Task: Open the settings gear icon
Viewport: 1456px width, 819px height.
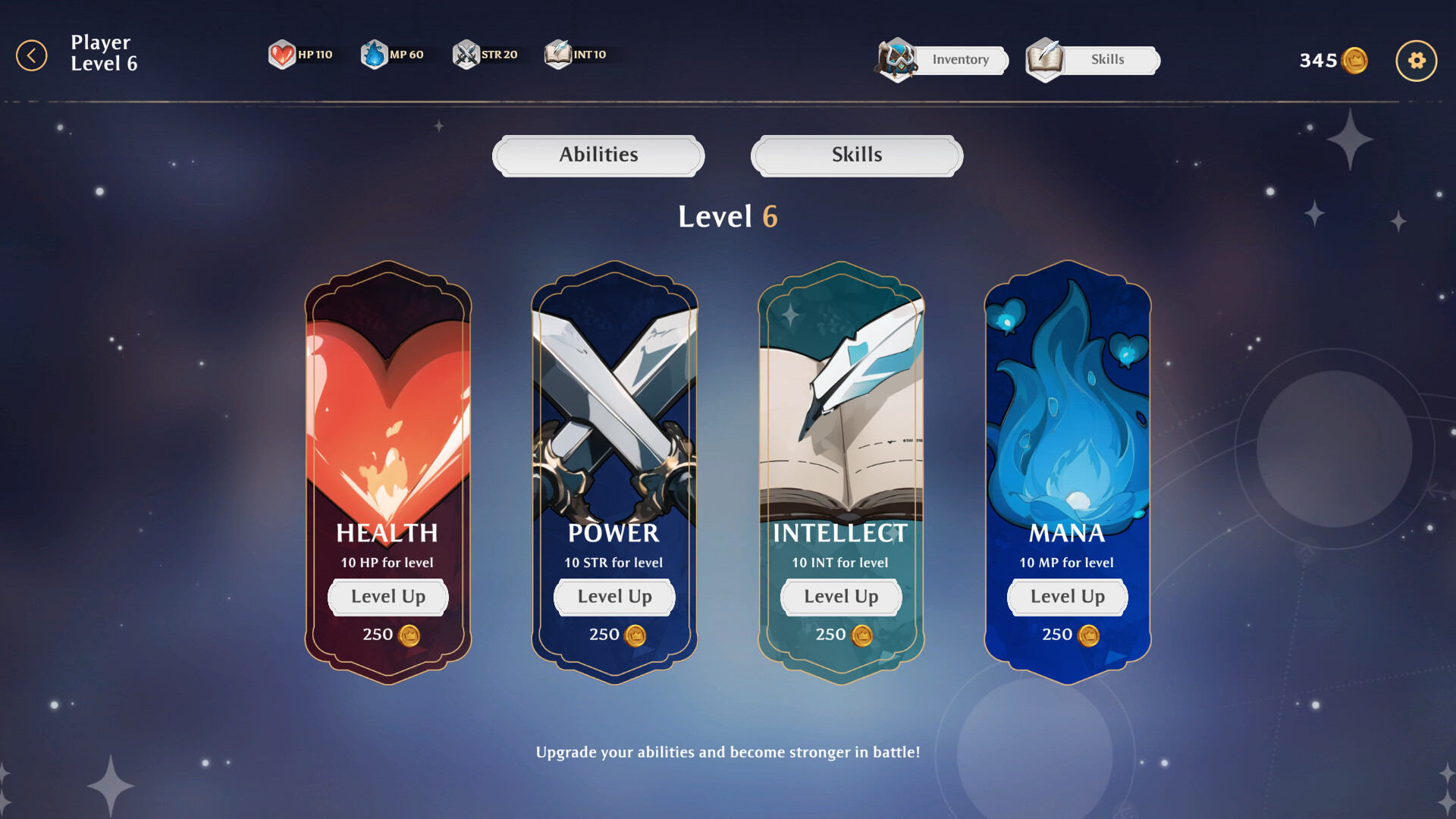Action: (1415, 60)
